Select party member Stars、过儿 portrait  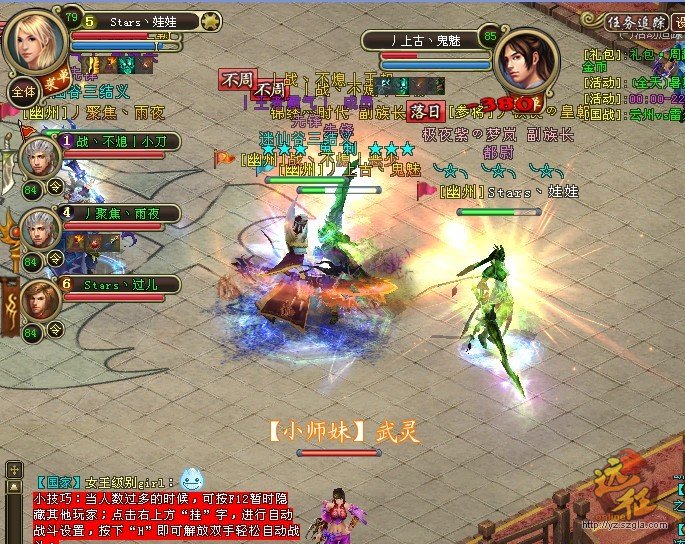(41, 300)
